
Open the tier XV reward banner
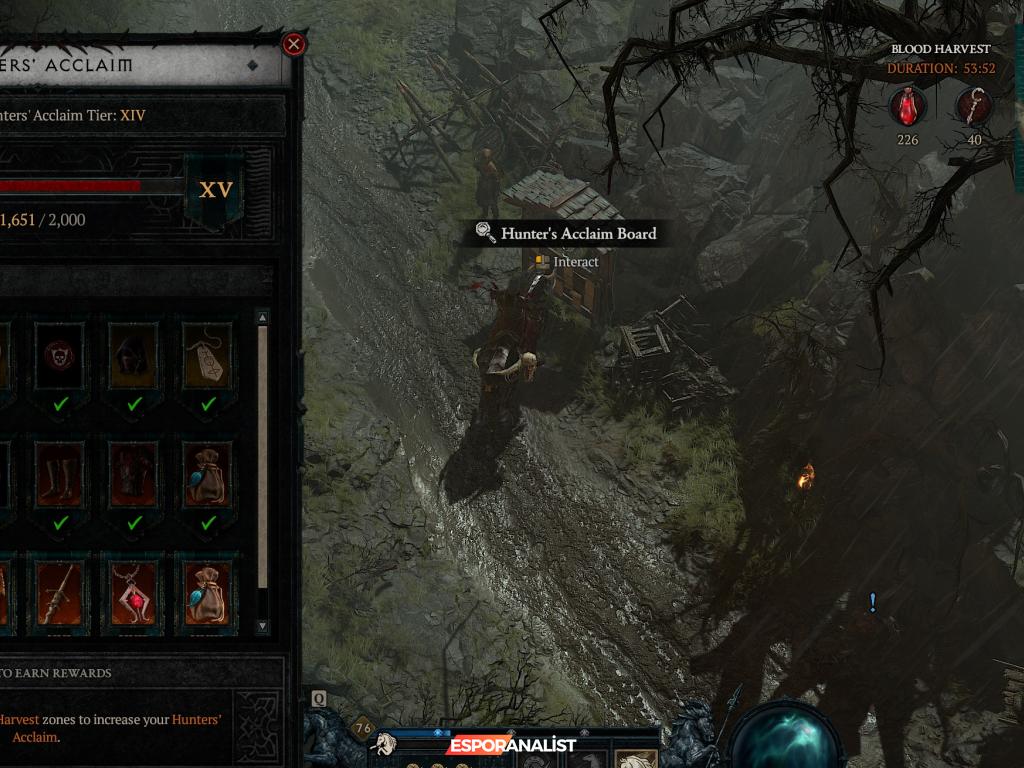pyautogui.click(x=215, y=190)
